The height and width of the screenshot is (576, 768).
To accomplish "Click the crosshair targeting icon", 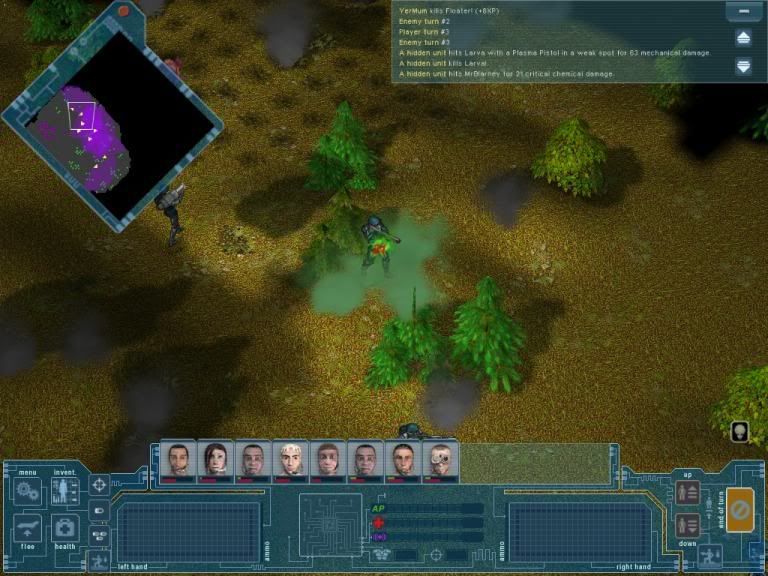I will (x=99, y=485).
